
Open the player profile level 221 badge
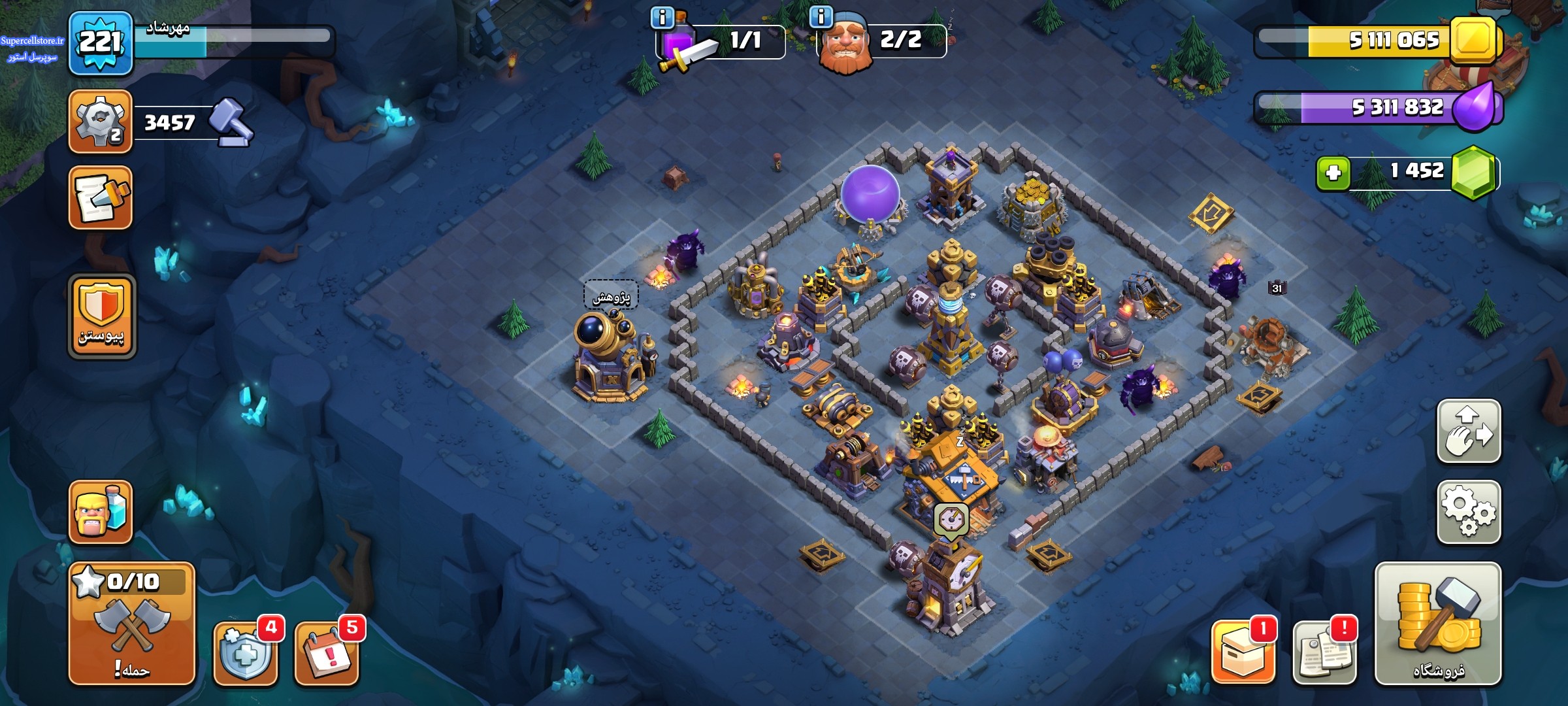pos(101,43)
